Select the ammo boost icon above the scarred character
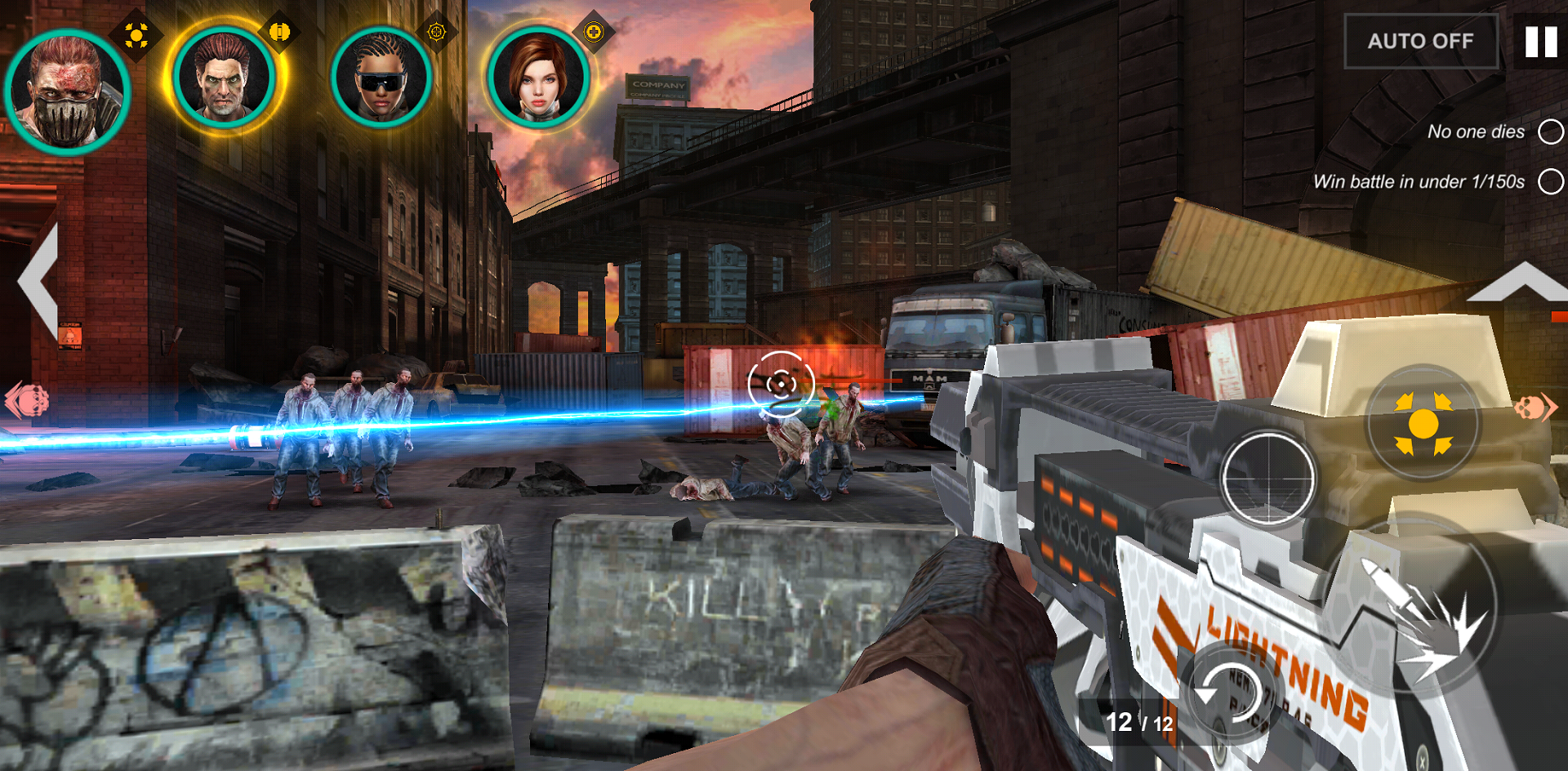The height and width of the screenshot is (771, 1568). 278,31
